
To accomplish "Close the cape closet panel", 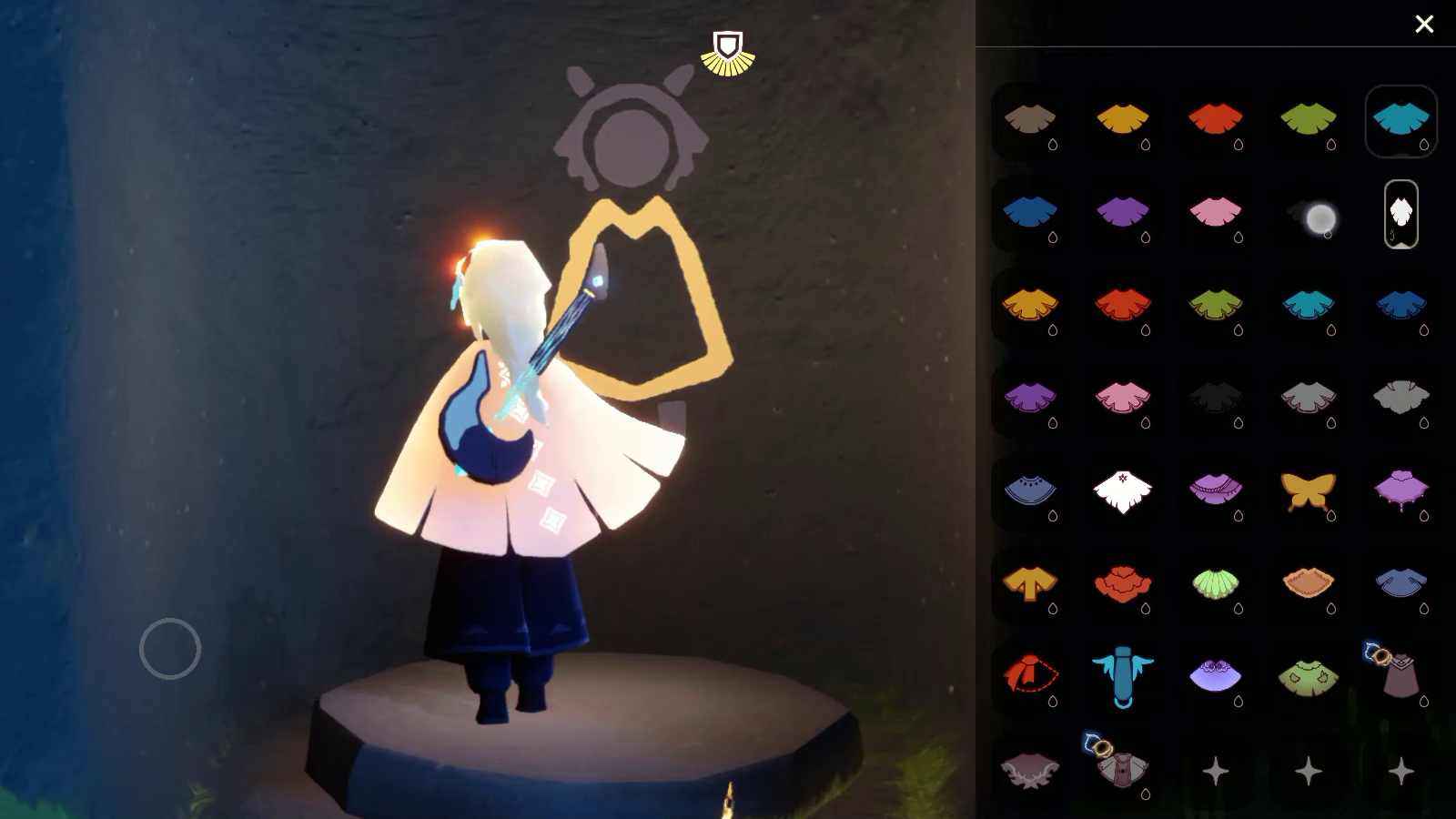I will point(1424,24).
